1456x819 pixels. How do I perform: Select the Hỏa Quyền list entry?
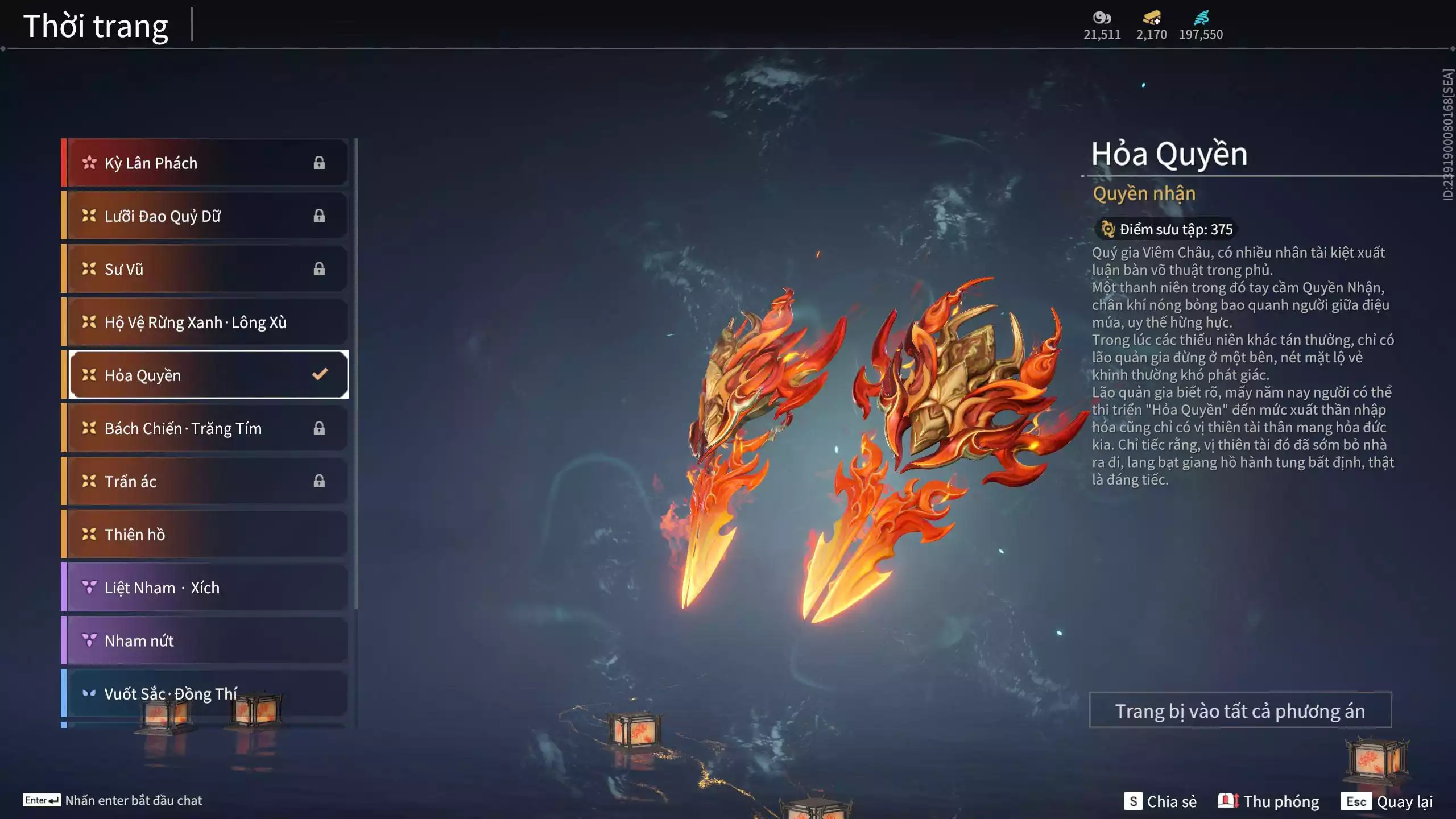(205, 375)
